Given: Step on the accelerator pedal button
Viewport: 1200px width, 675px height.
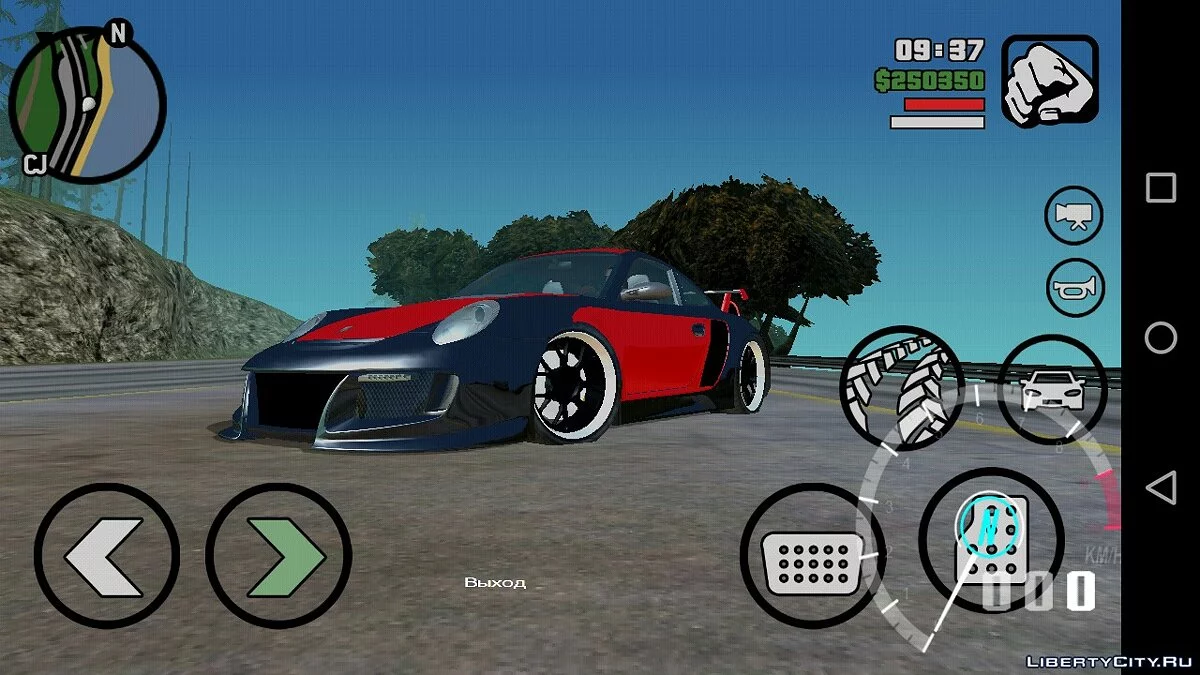Looking at the screenshot, I should 990,540.
